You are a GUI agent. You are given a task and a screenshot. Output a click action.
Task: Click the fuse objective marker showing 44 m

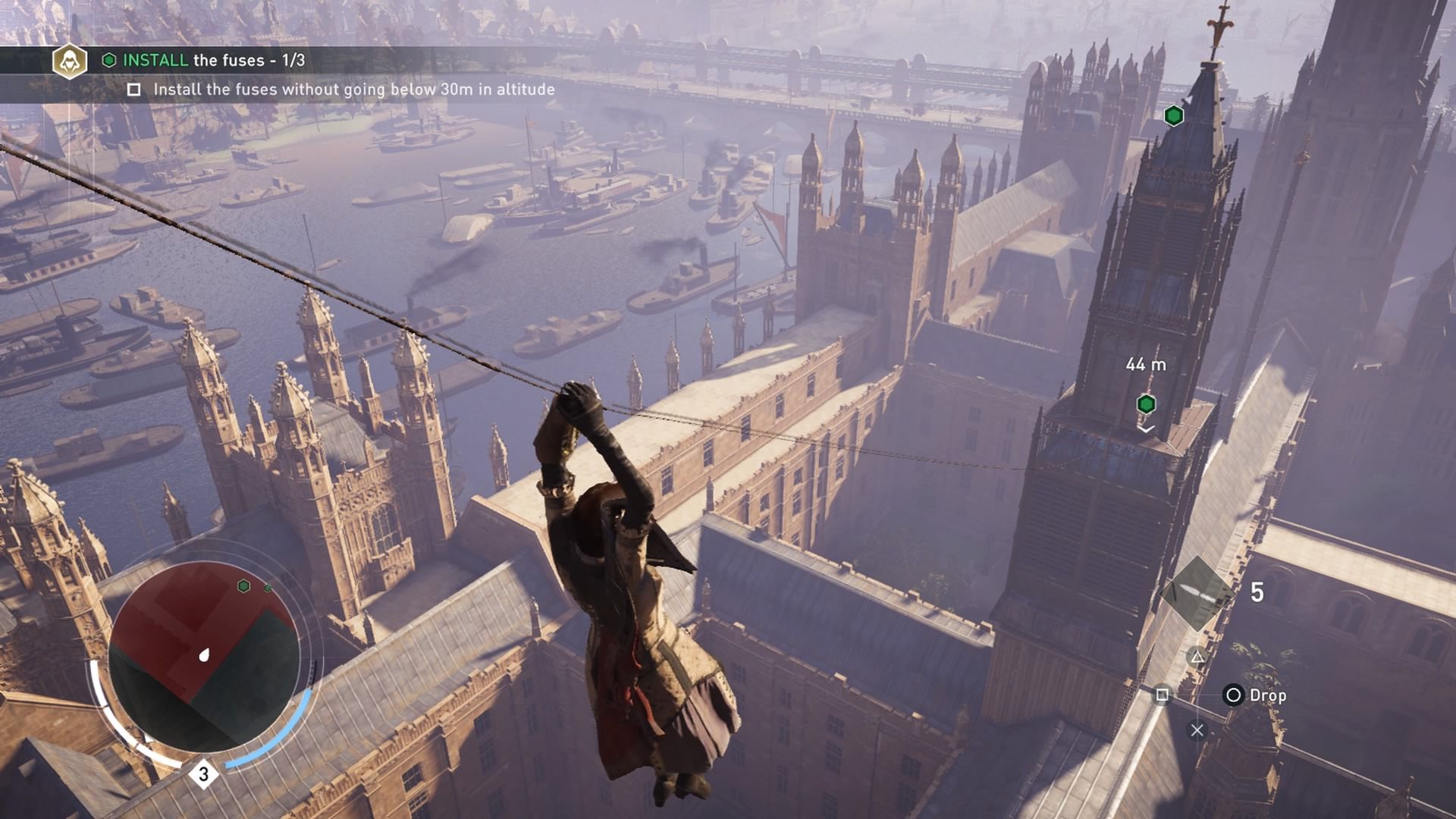pos(1146,404)
